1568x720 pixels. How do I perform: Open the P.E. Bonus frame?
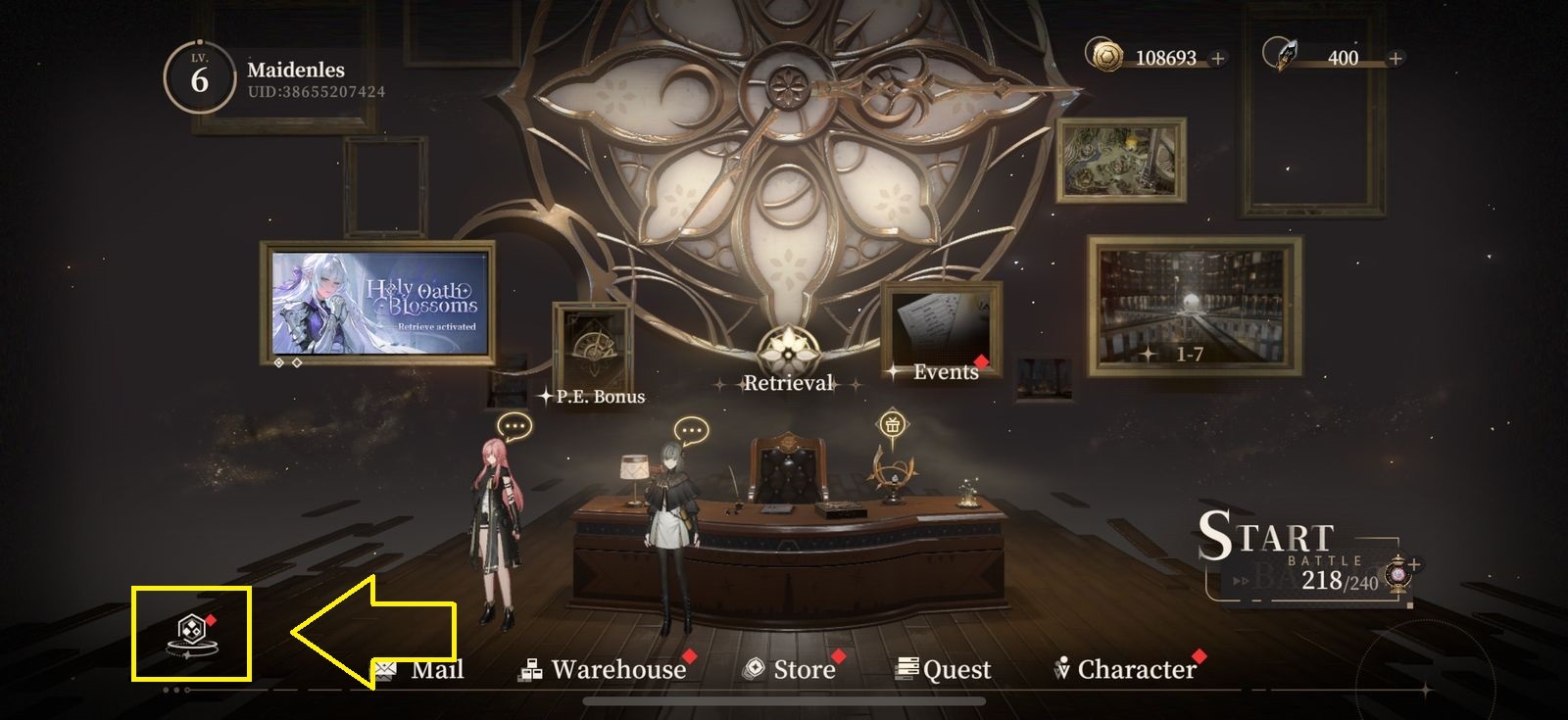point(592,355)
